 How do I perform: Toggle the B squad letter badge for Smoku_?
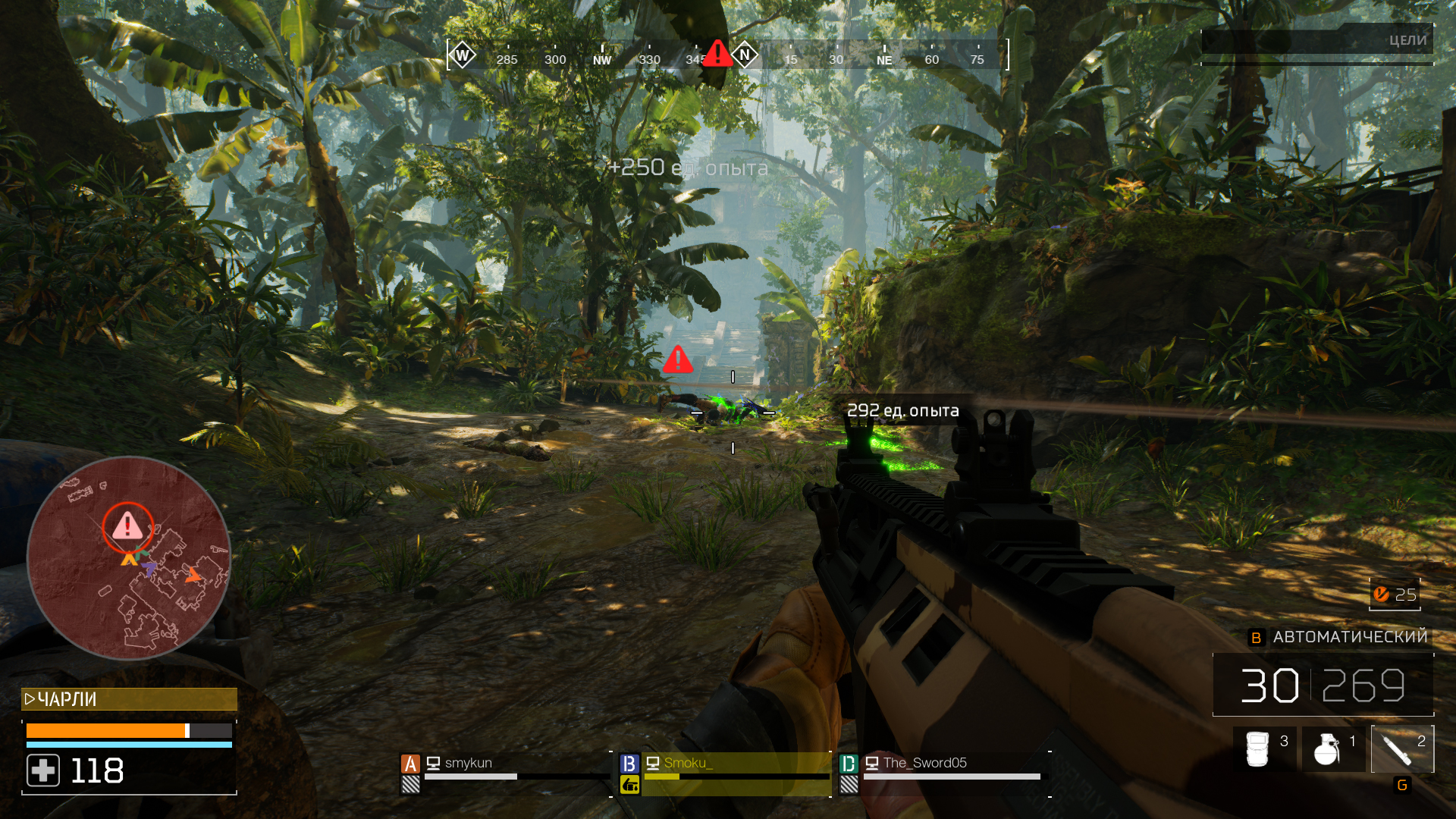(629, 764)
